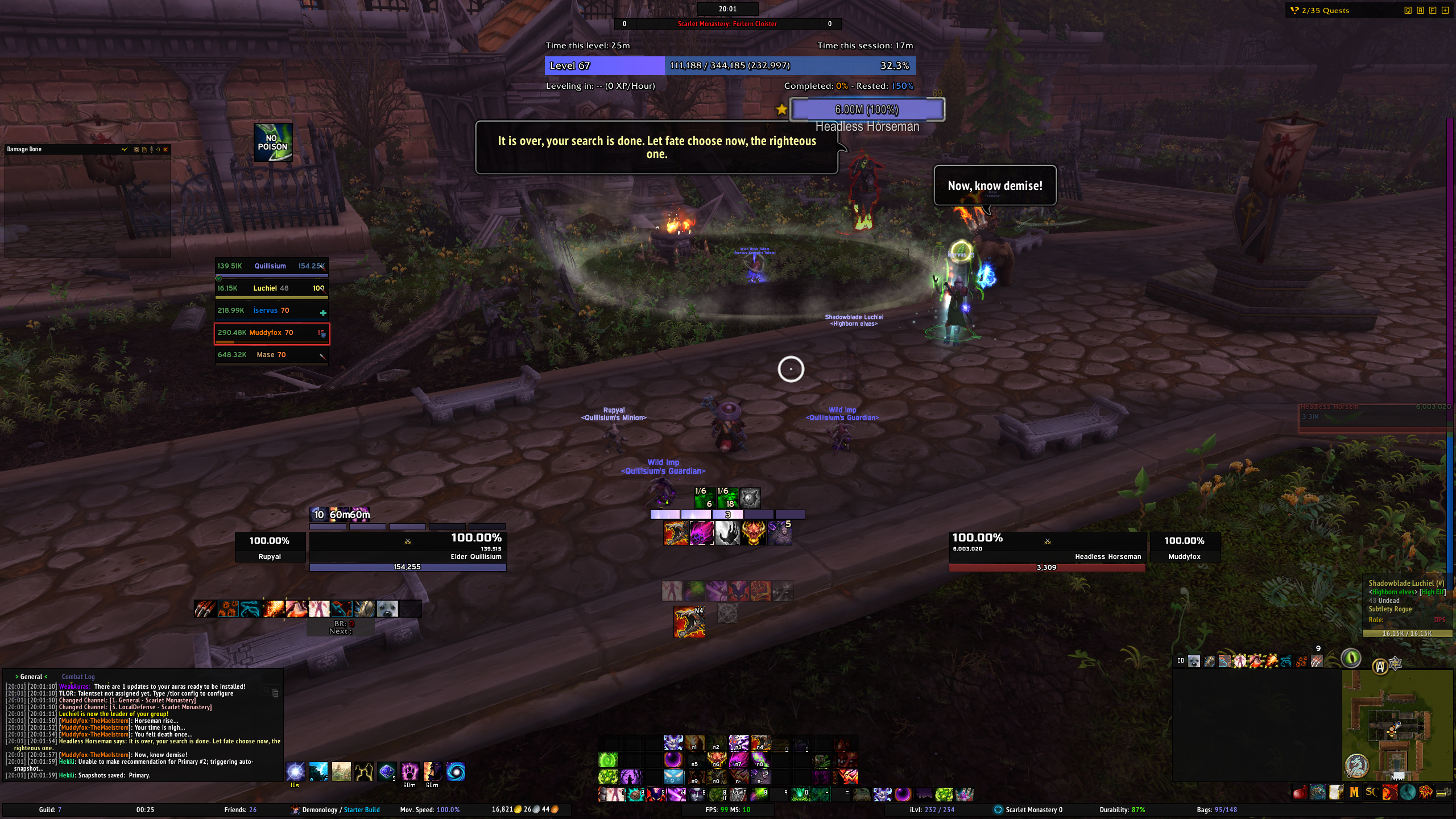Screen dimensions: 1456x819
Task: Open the green cat-eye minimap button
Action: click(x=1351, y=658)
